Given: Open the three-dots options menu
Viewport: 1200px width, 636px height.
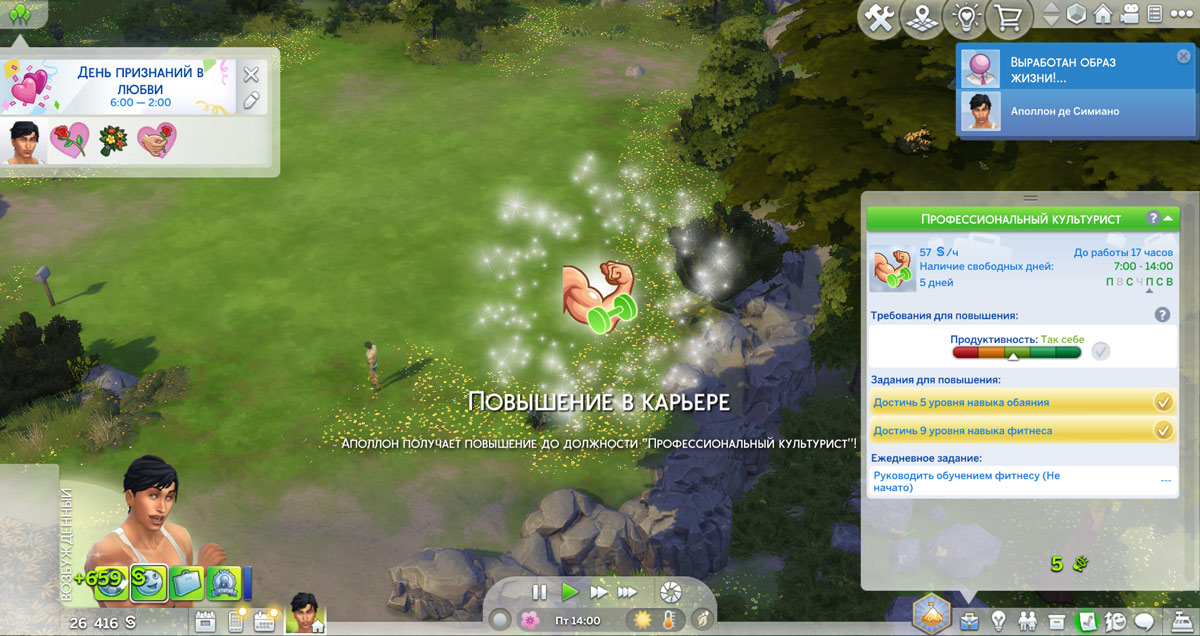Looking at the screenshot, I should click(x=1183, y=15).
